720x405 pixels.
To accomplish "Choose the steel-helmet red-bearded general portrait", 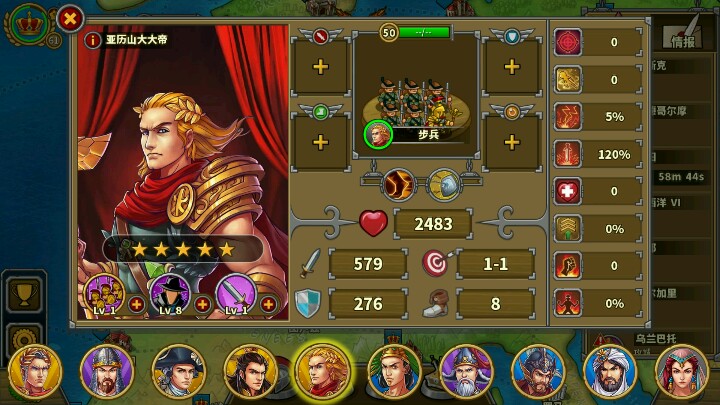I will [538, 370].
